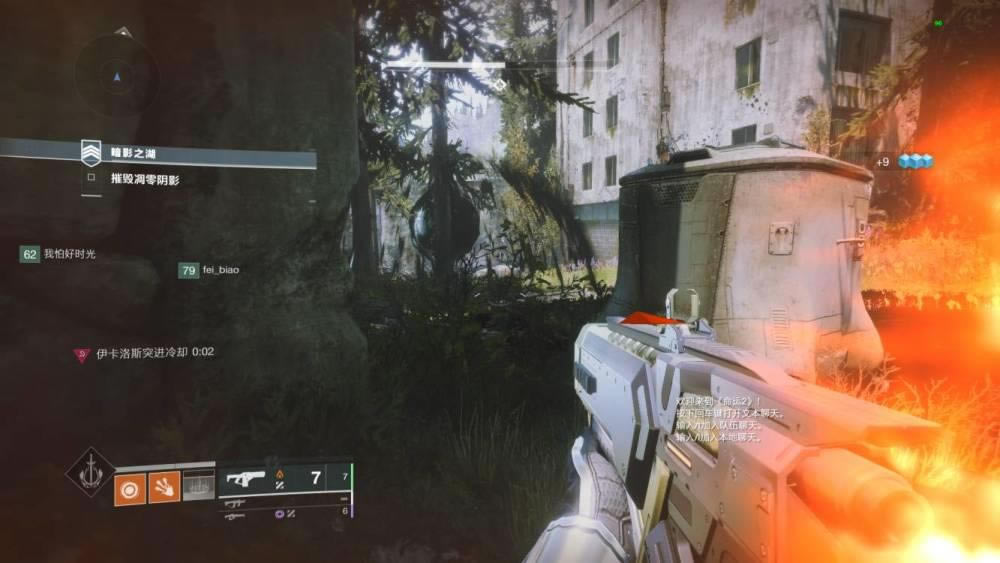Image resolution: width=1000 pixels, height=563 pixels.
Task: Activate the orange hand melee ability
Action: click(x=165, y=489)
